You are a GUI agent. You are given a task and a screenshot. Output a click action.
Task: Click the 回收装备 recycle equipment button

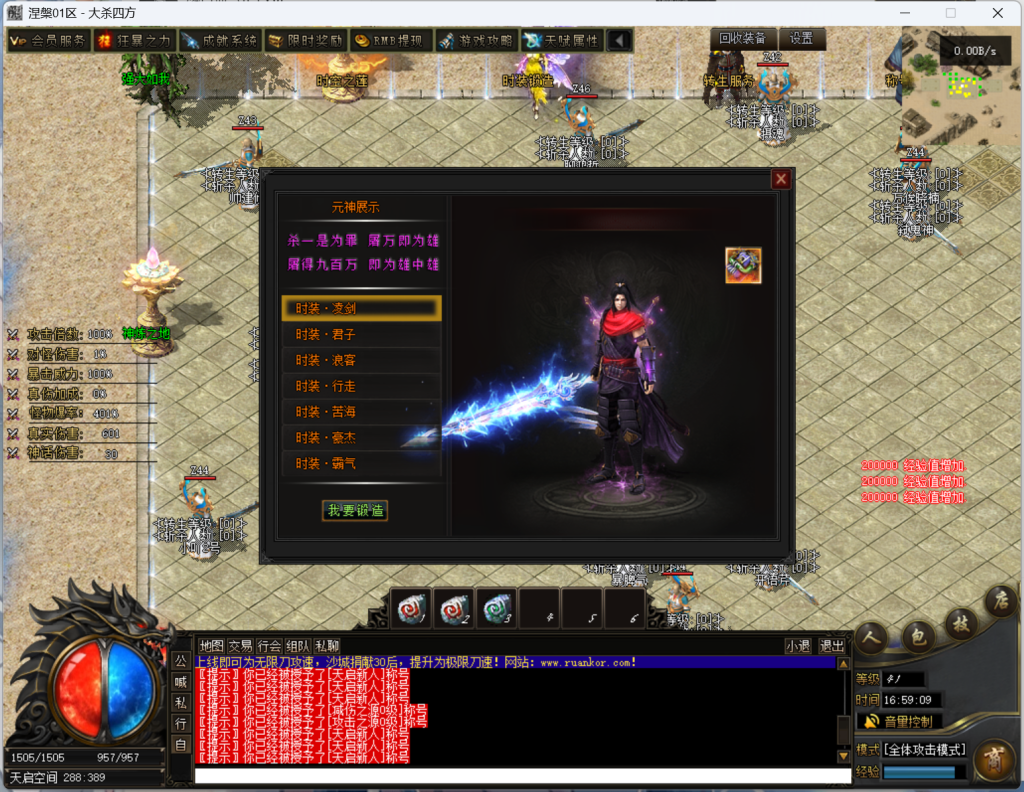point(743,39)
